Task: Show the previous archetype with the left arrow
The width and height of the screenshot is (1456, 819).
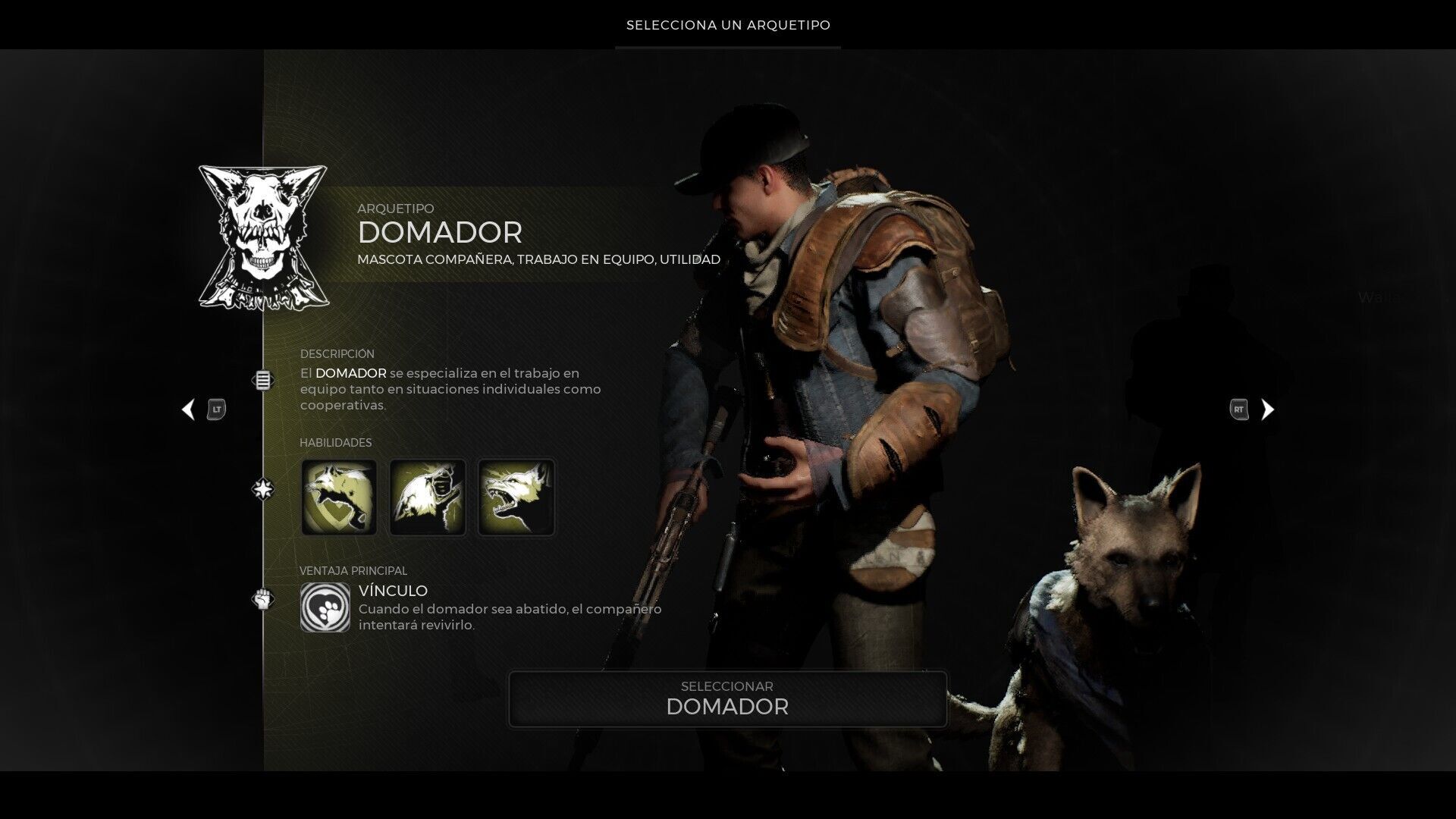Action: (188, 409)
